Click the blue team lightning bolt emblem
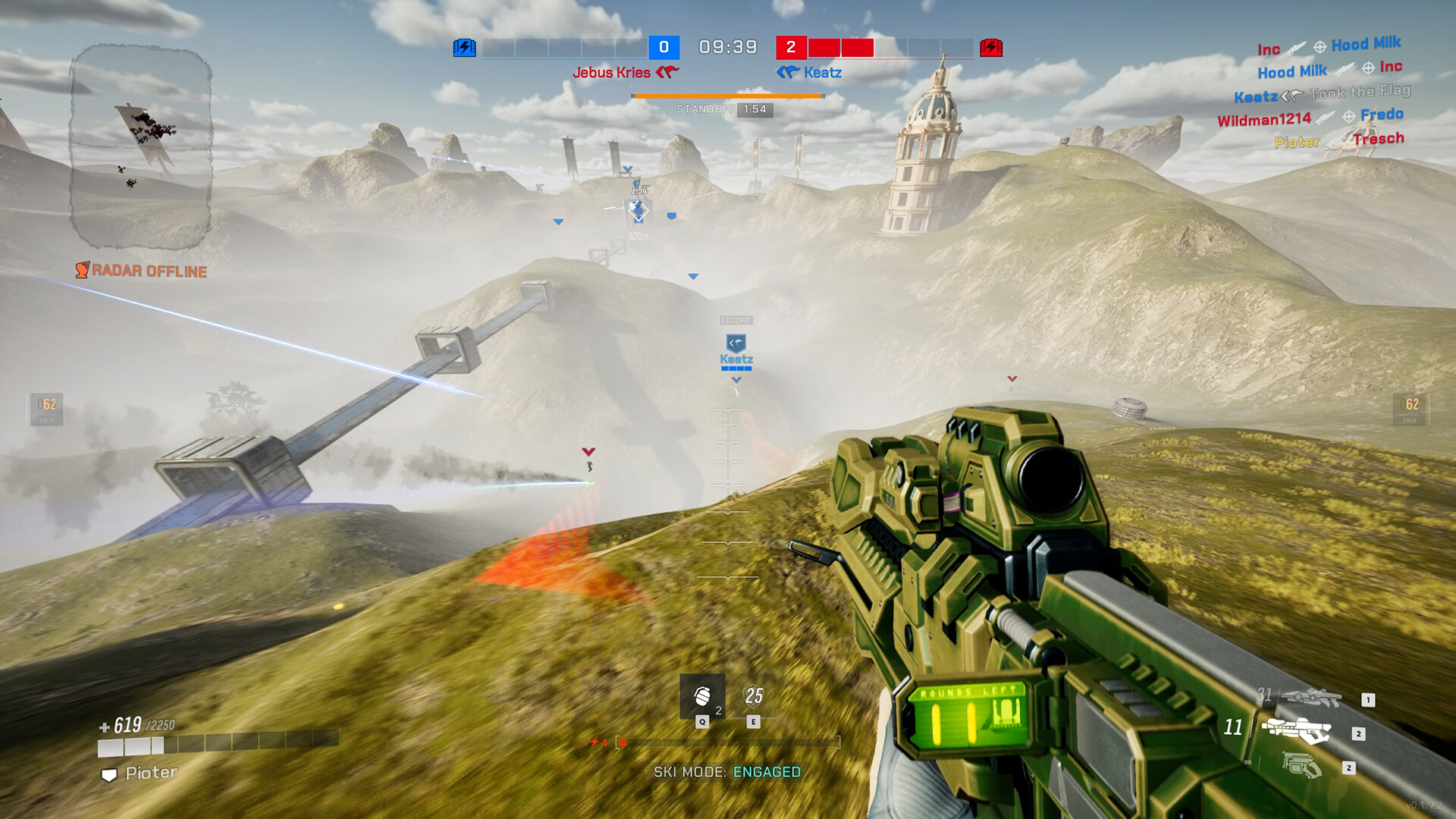The image size is (1456, 819). point(465,47)
